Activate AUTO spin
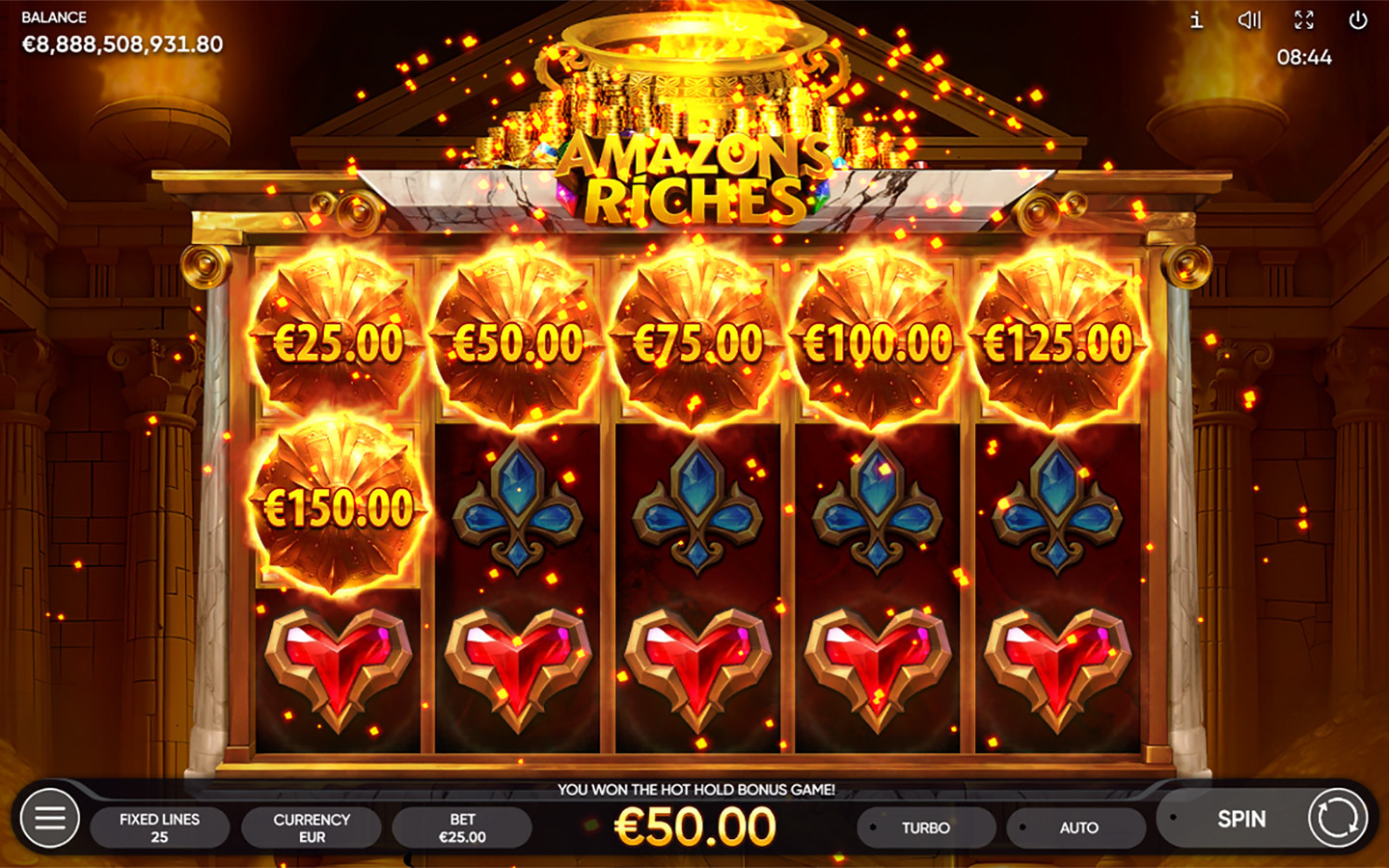The image size is (1389, 868). point(1077,827)
